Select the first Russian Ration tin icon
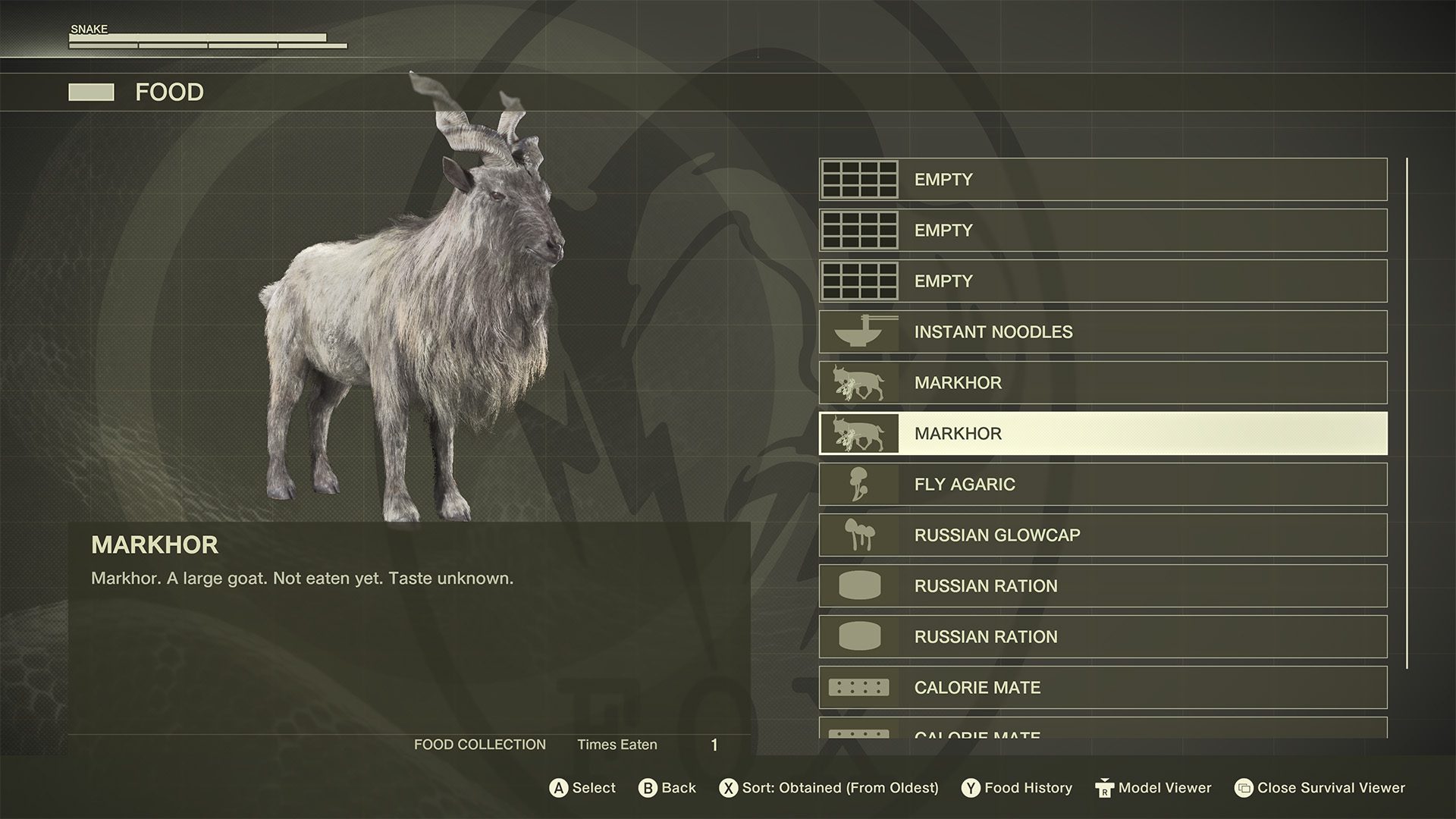Viewport: 1456px width, 819px height. (x=859, y=585)
